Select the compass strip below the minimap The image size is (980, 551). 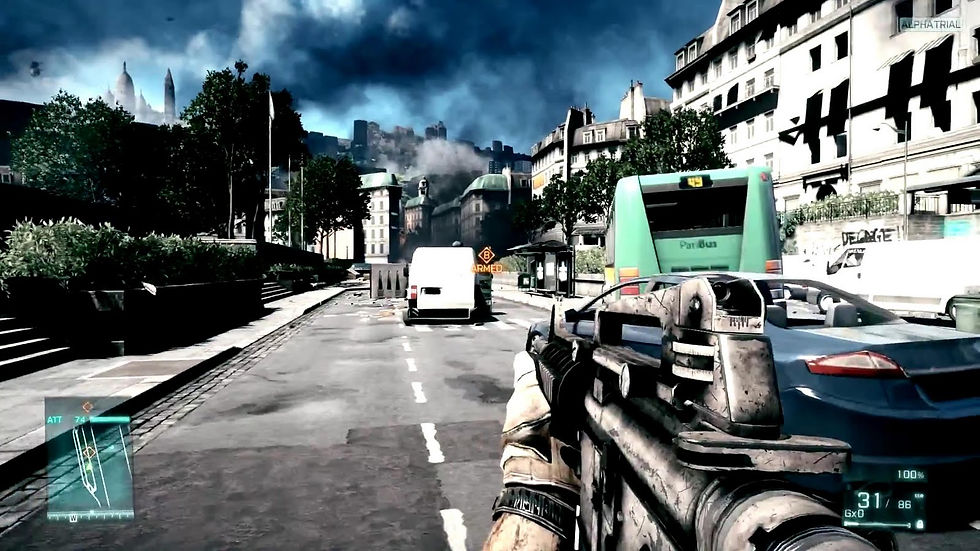pos(89,516)
